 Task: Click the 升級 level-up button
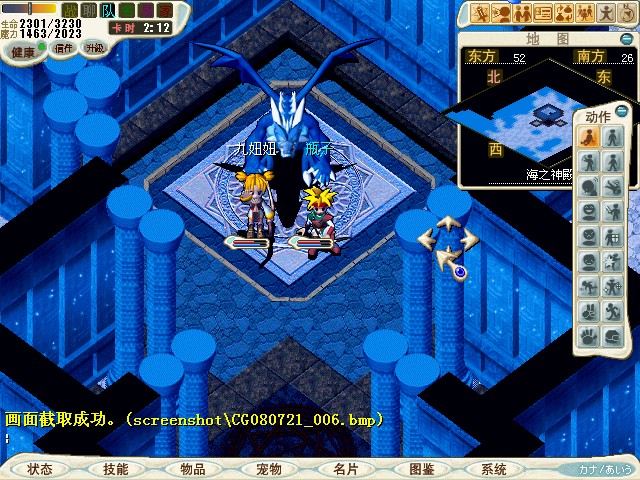click(94, 47)
